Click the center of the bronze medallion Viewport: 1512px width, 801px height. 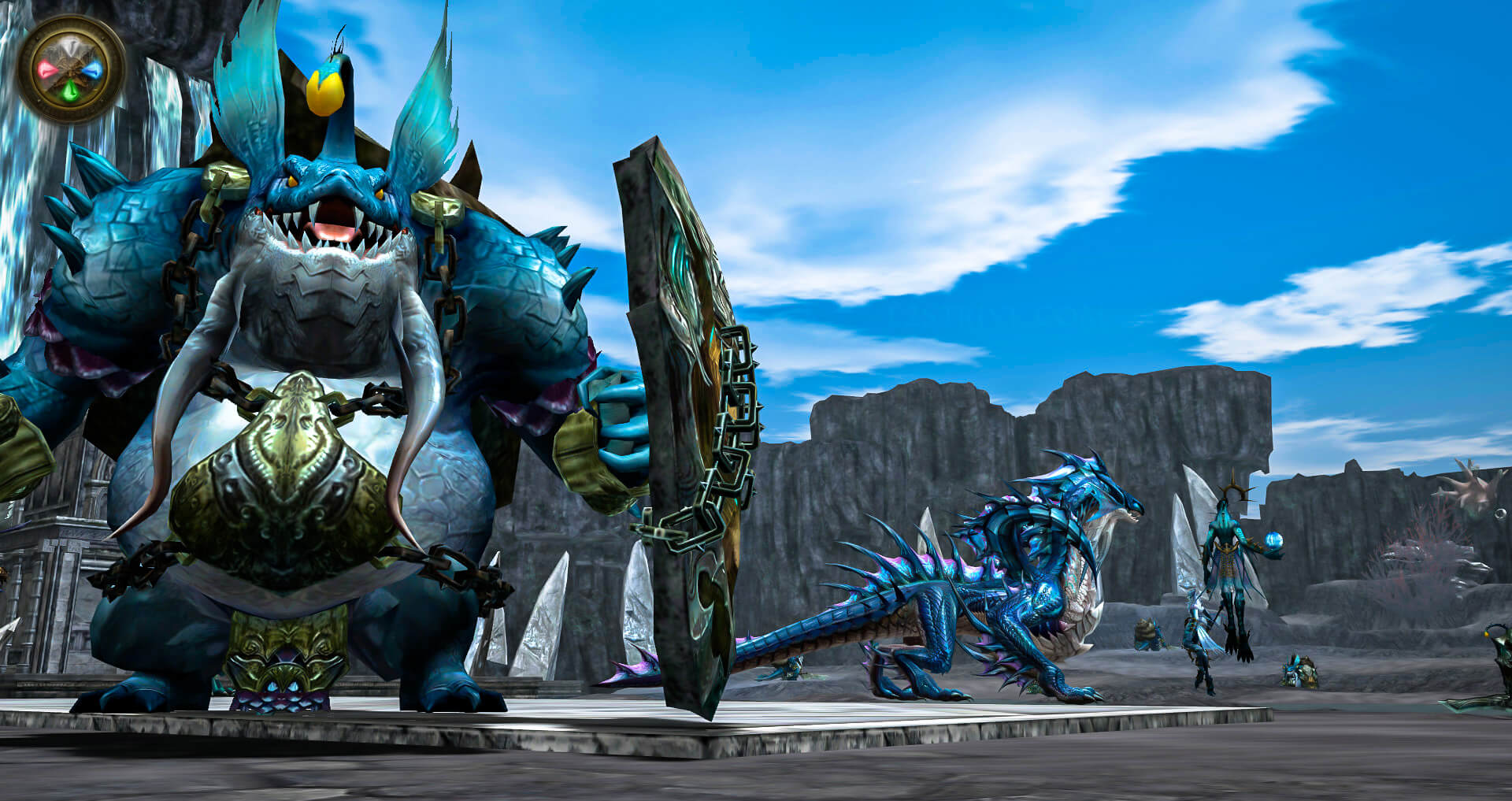point(71,69)
